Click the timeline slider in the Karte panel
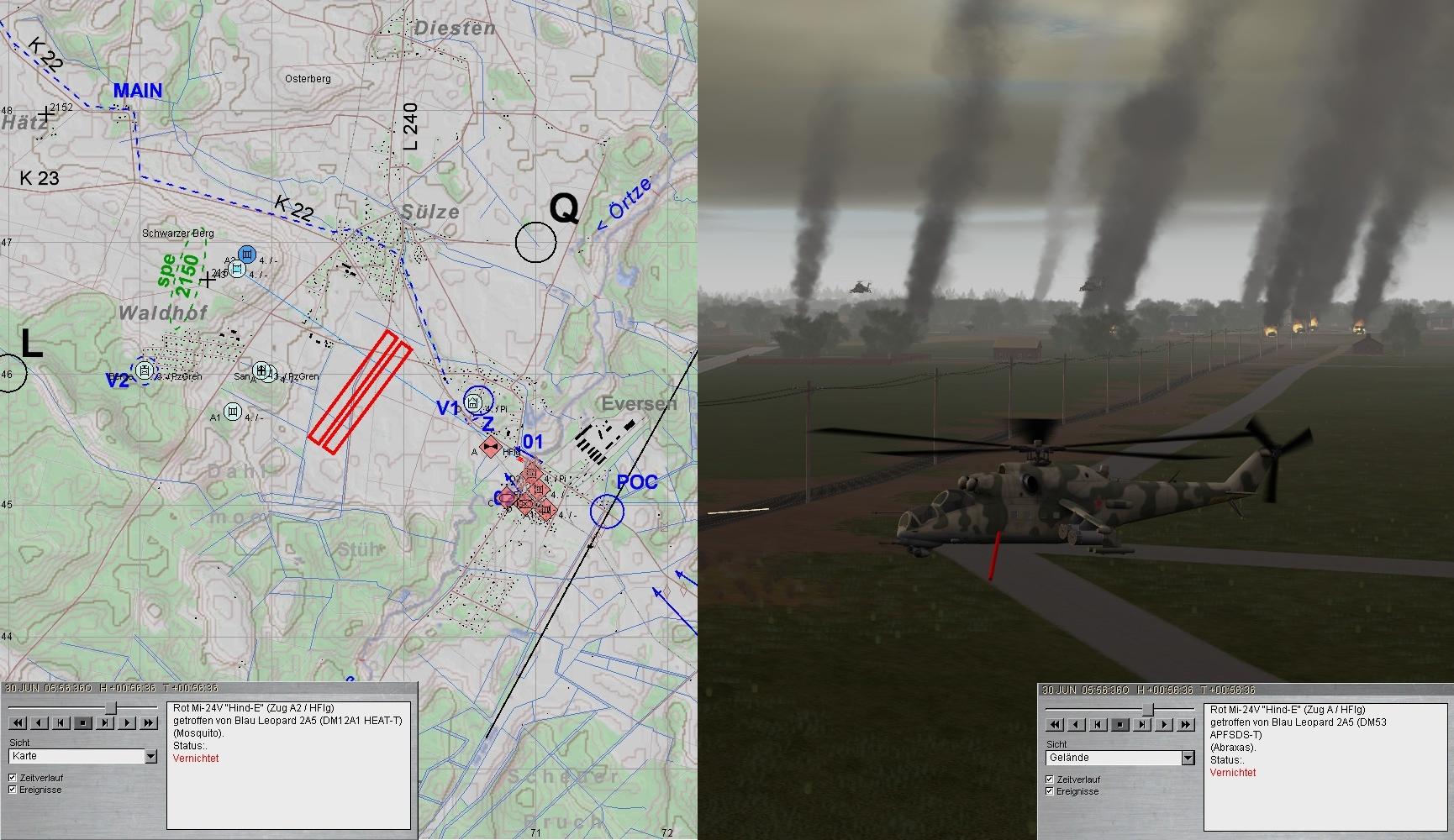Screen dimensions: 1454x840 click(x=109, y=708)
